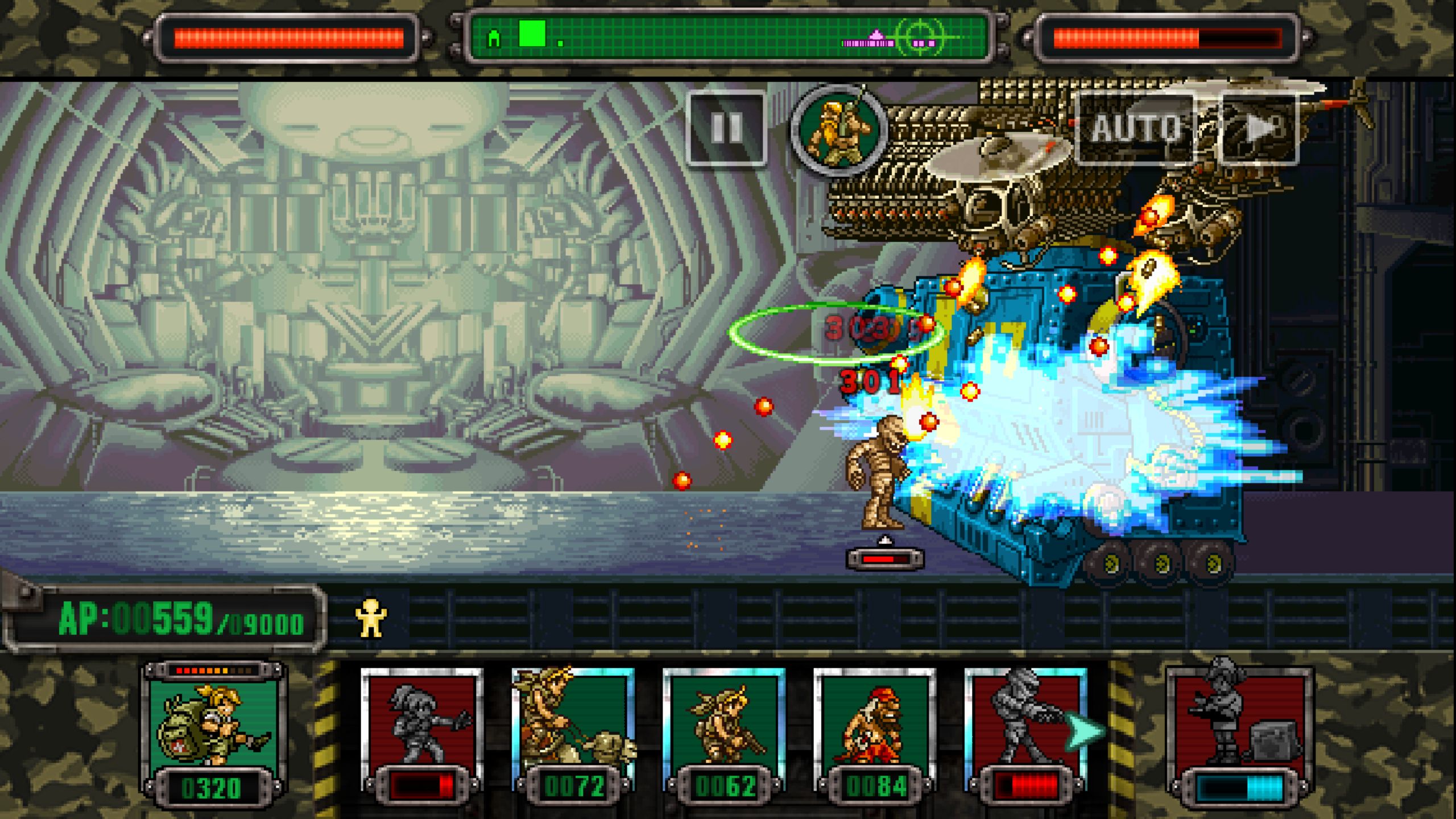Deploy the 0062 blonde soldier unit
The width and height of the screenshot is (1456, 819).
723,734
